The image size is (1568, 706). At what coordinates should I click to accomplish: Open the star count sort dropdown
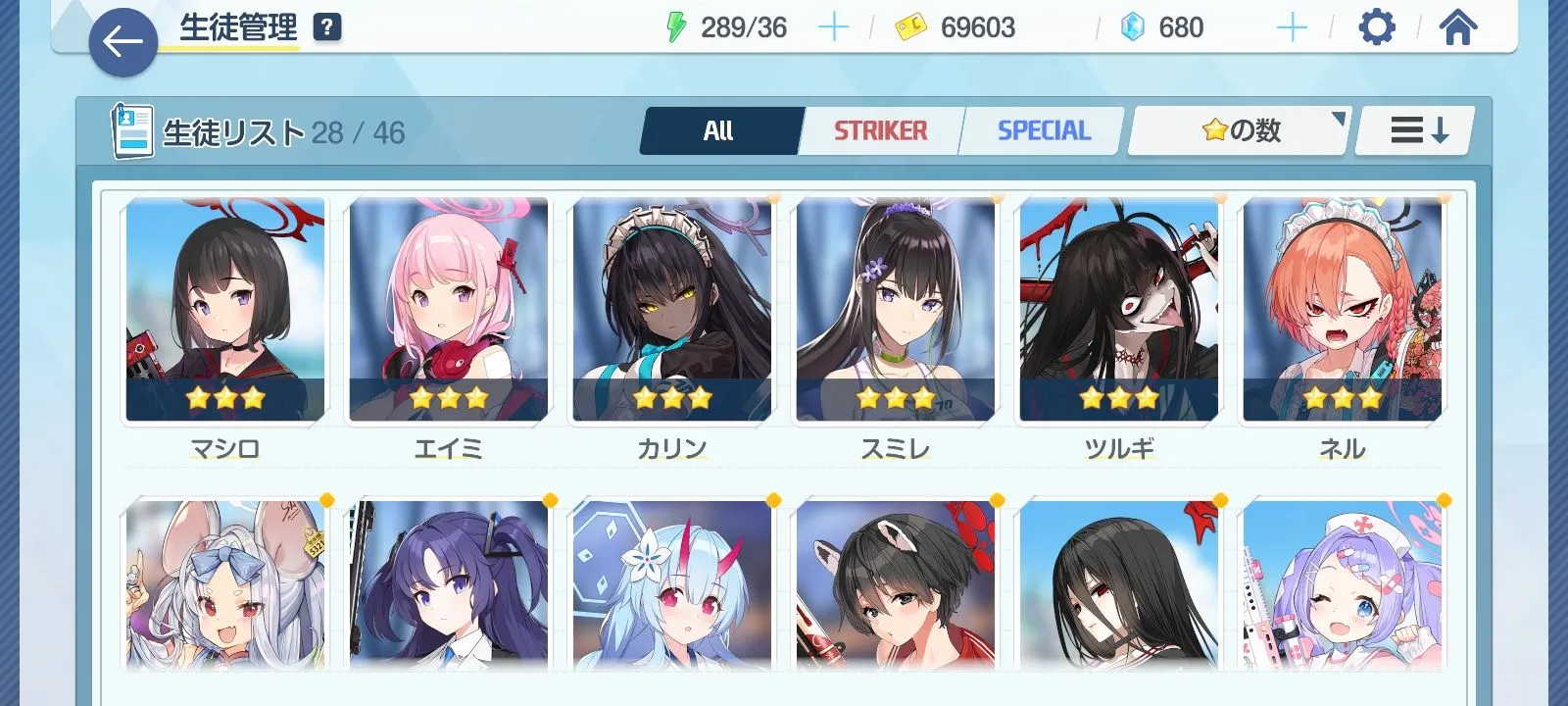click(1241, 130)
